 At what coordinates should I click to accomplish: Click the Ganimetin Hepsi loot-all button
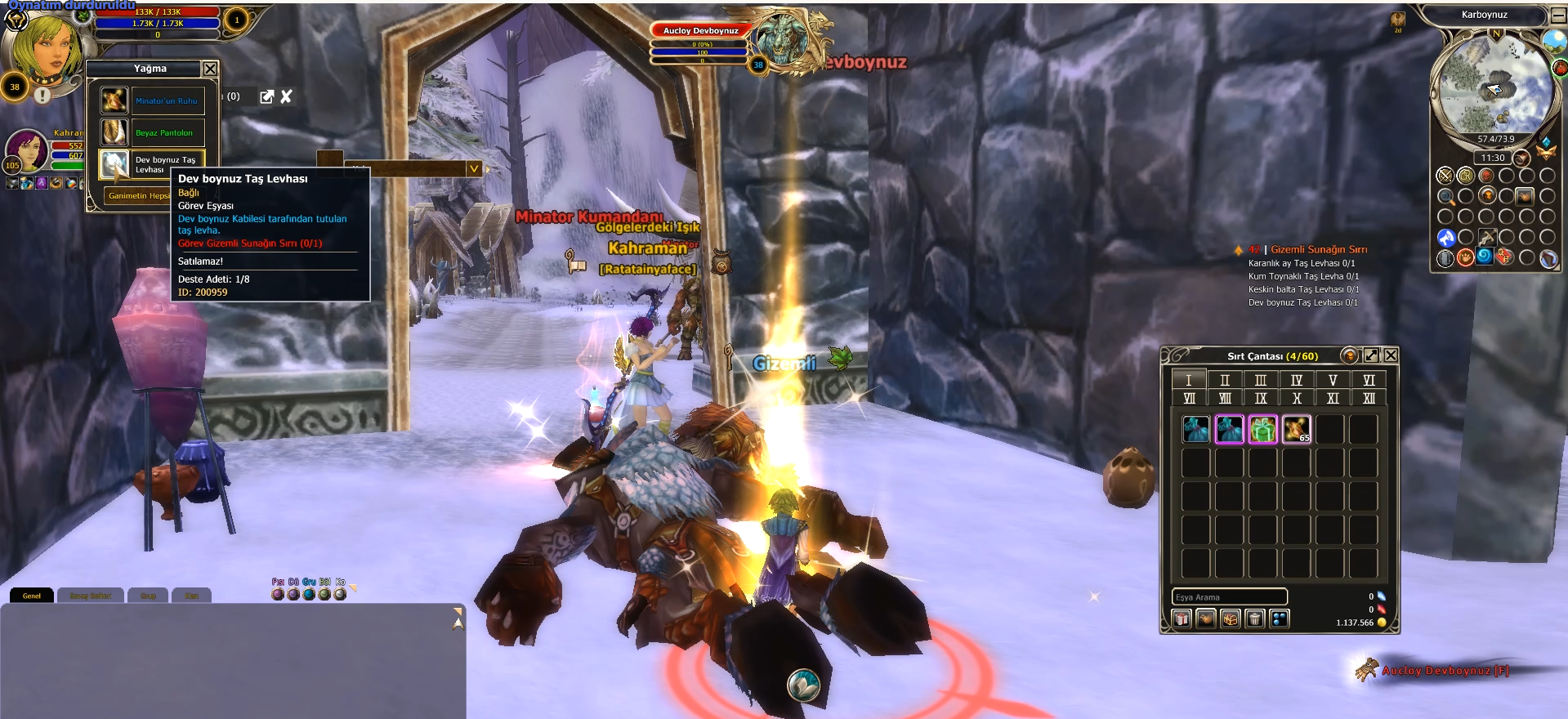[138, 196]
